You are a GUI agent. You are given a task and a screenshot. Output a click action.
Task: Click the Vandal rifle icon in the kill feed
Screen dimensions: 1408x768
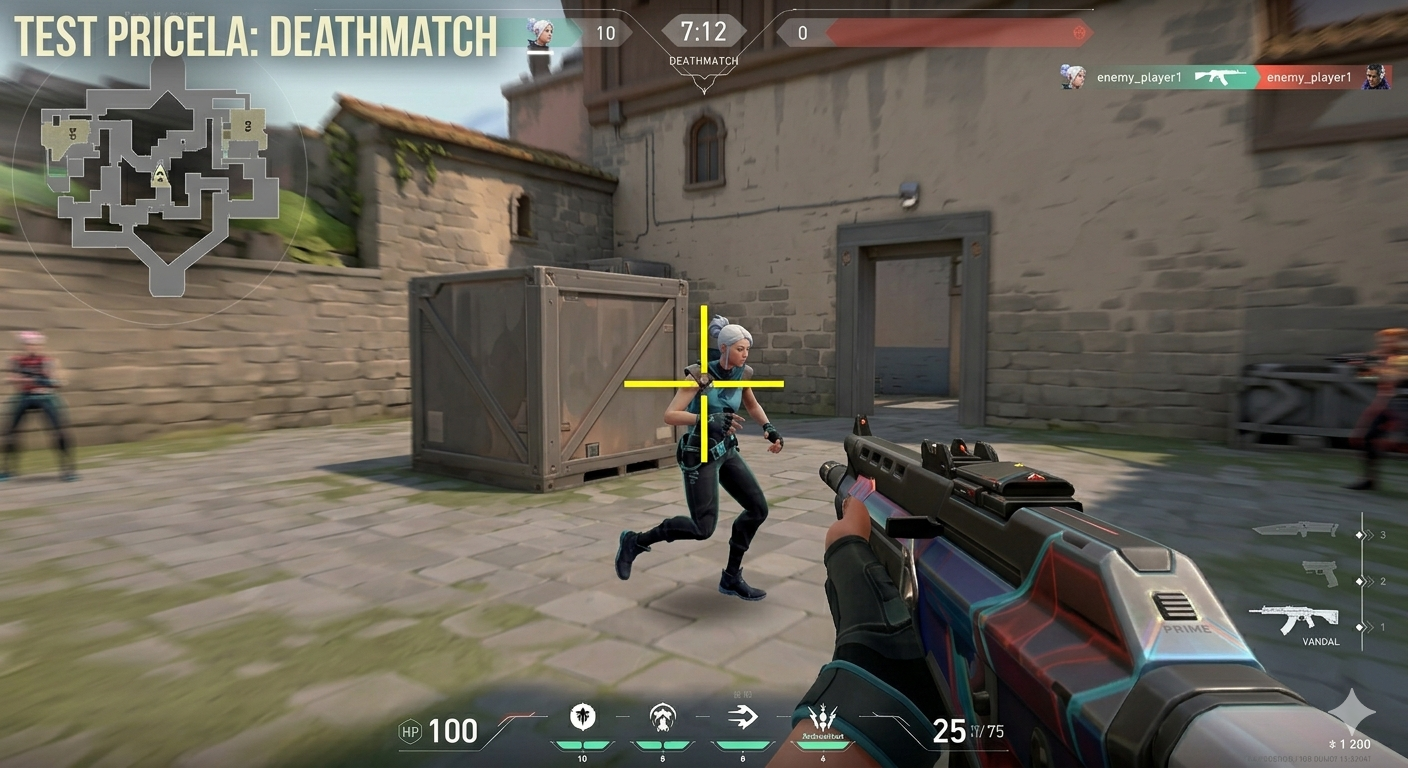(1222, 76)
